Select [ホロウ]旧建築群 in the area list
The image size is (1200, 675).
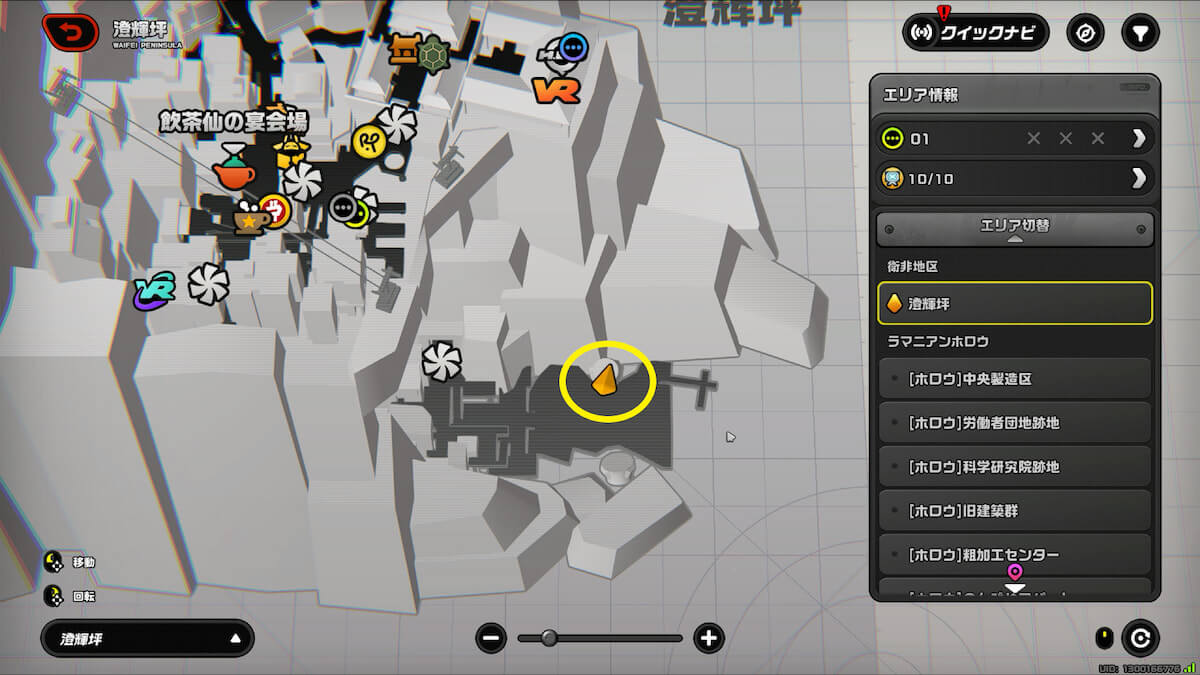click(x=1014, y=511)
